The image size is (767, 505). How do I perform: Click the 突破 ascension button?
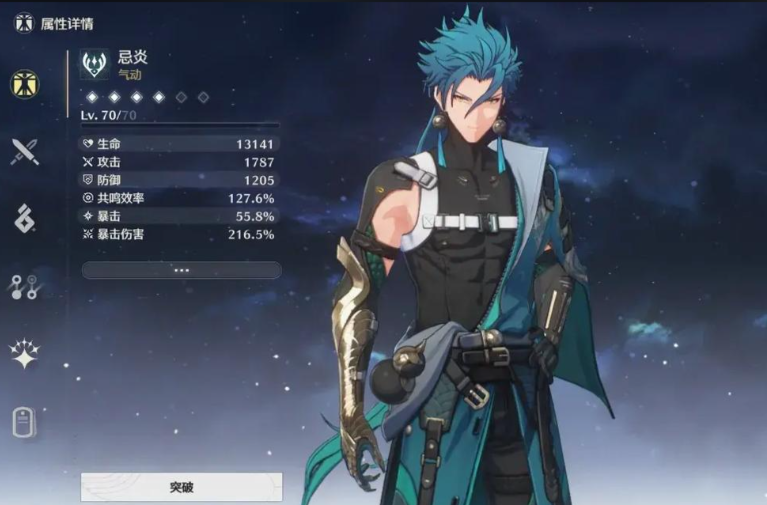[x=181, y=487]
